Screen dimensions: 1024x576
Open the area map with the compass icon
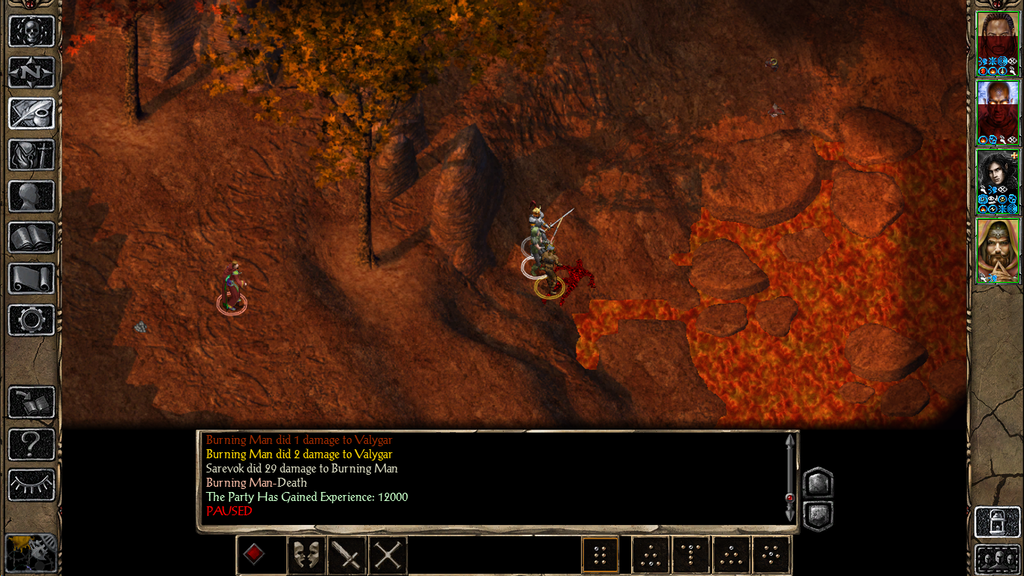(x=31, y=72)
